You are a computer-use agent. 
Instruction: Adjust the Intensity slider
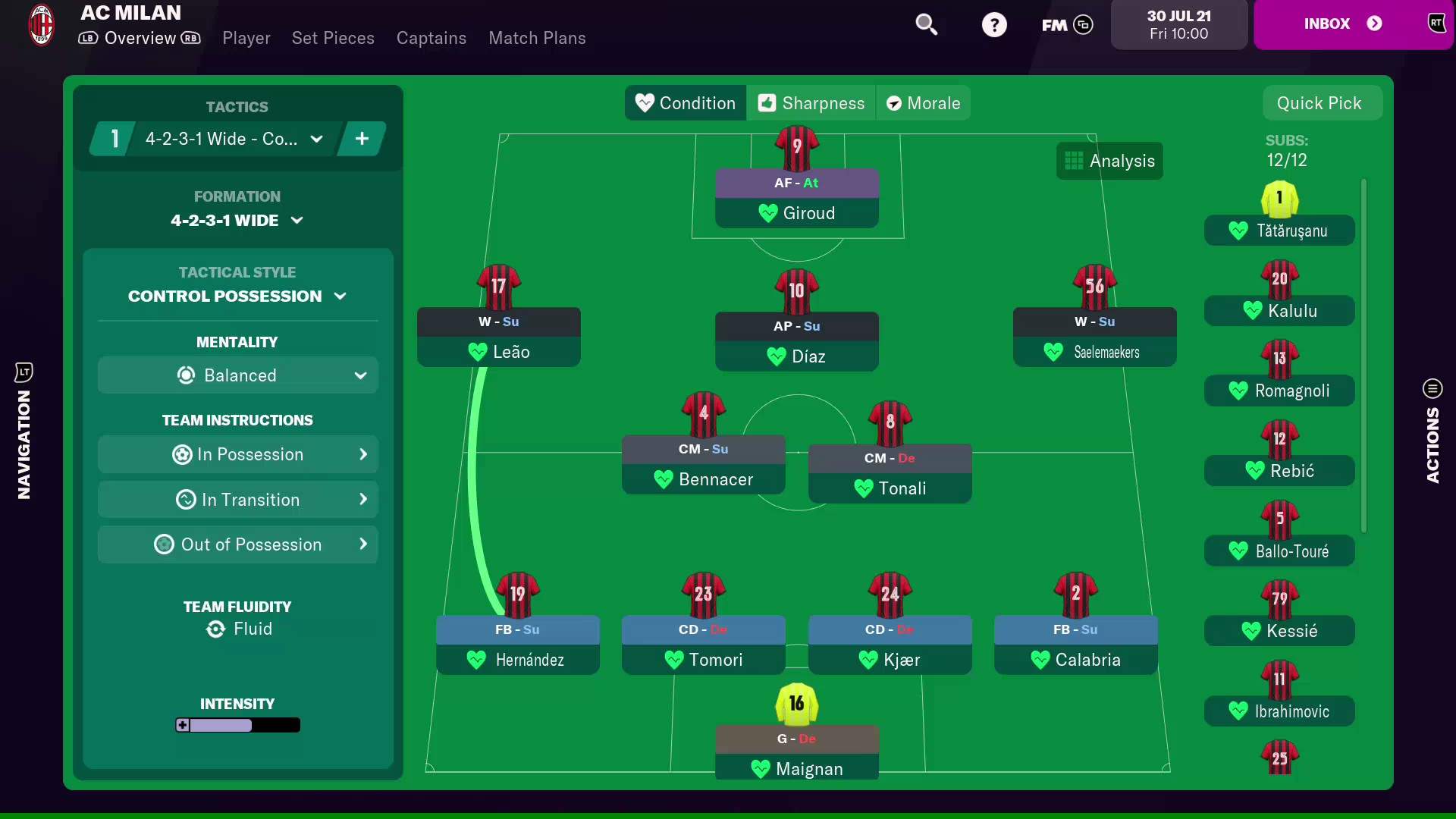click(x=237, y=725)
